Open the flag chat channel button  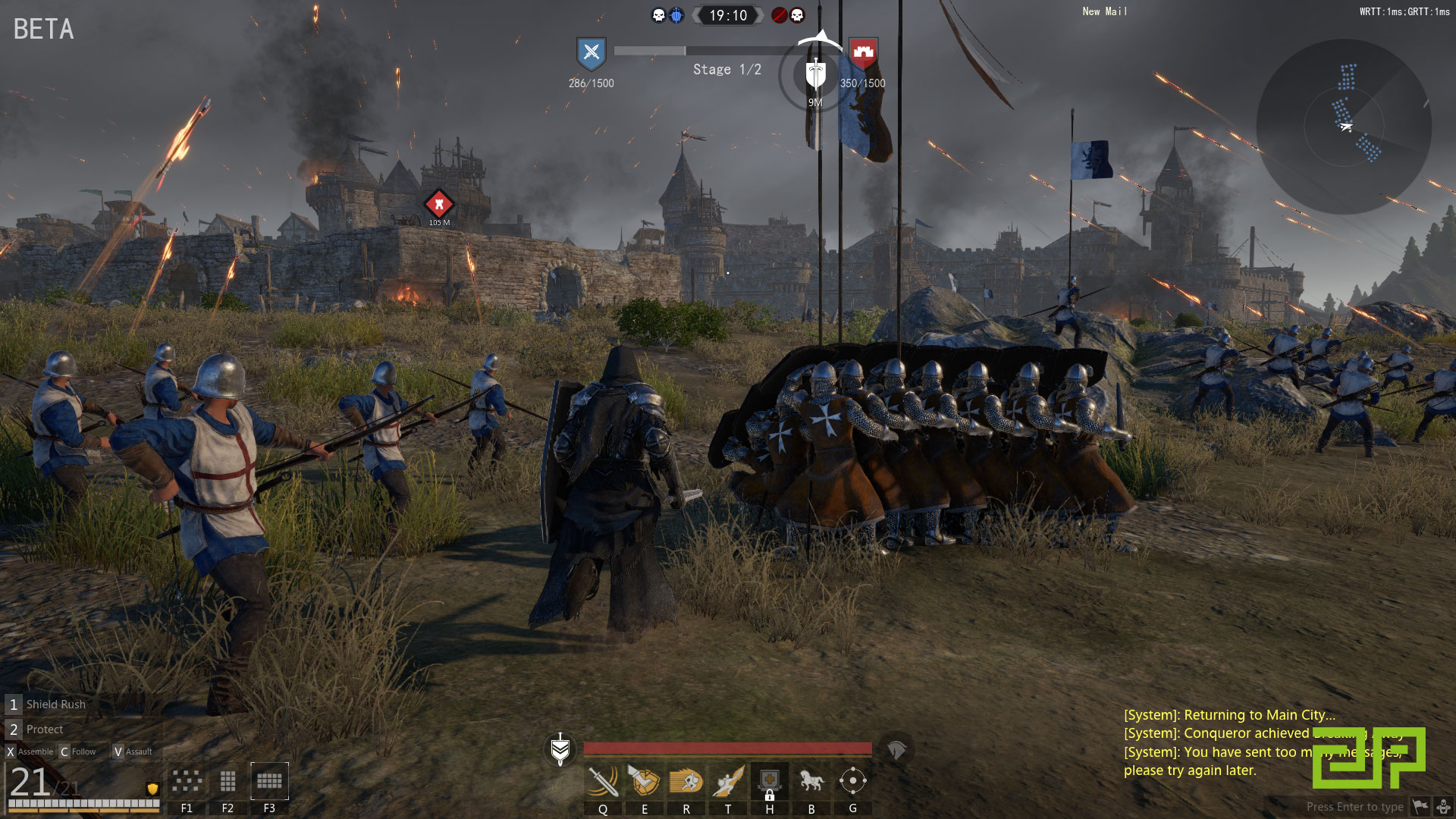point(1420,806)
